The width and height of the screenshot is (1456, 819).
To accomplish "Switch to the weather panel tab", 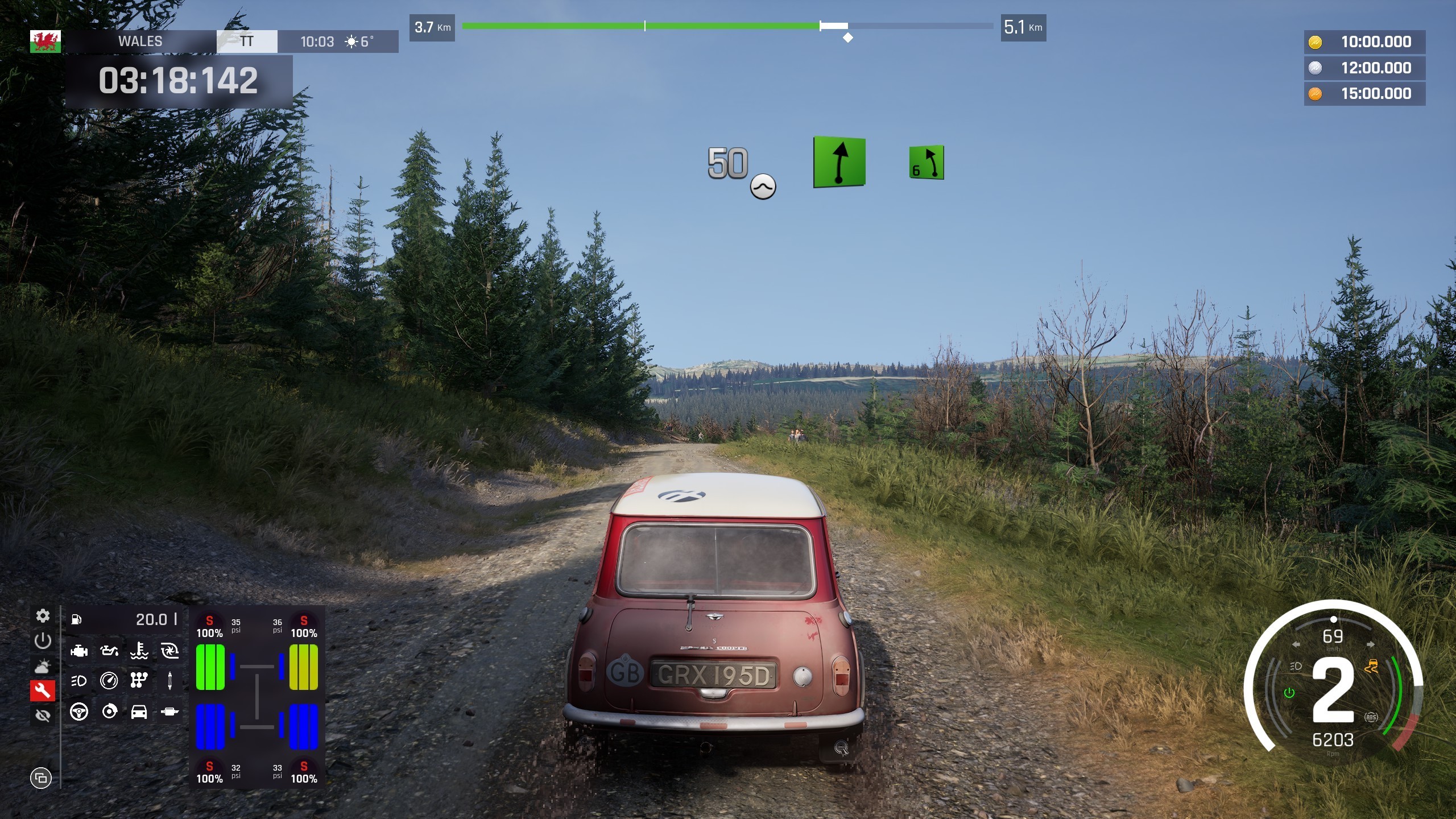I will (x=43, y=666).
